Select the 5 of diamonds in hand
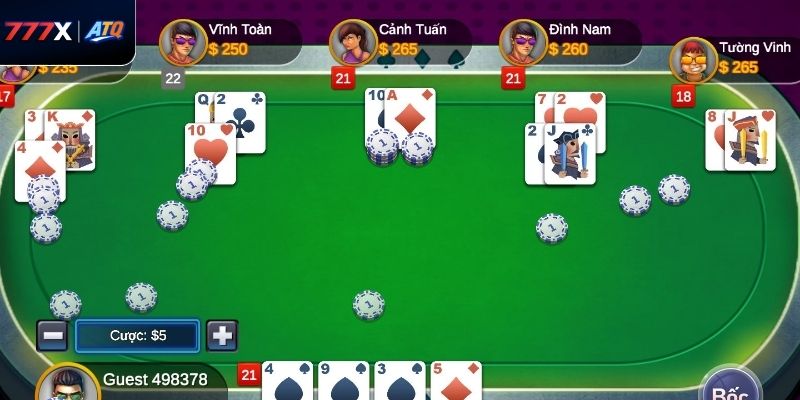 (x=455, y=382)
